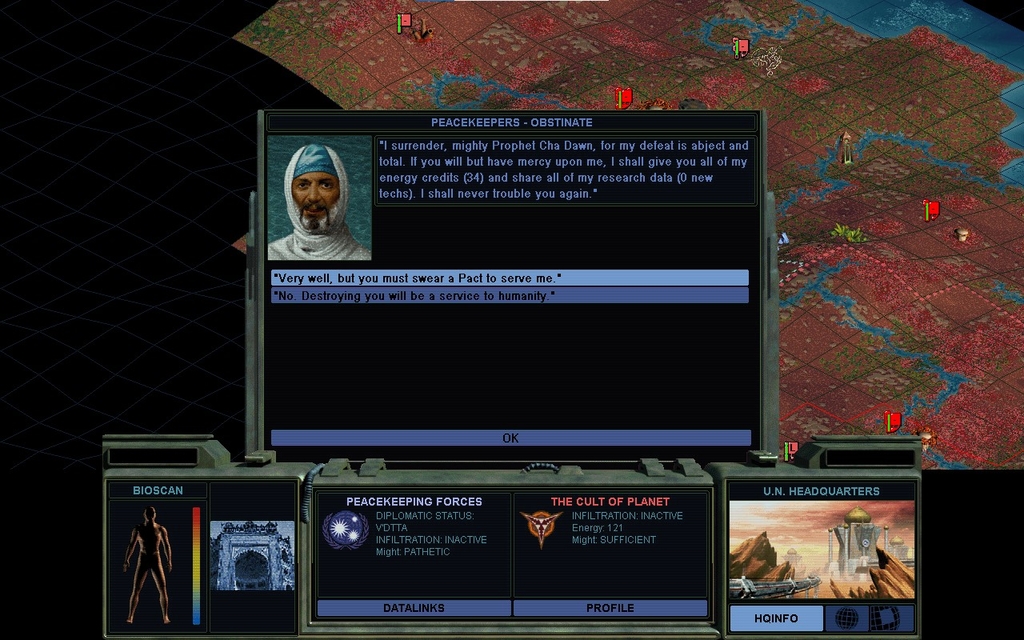Click the zoomed grid map icon

coord(886,618)
